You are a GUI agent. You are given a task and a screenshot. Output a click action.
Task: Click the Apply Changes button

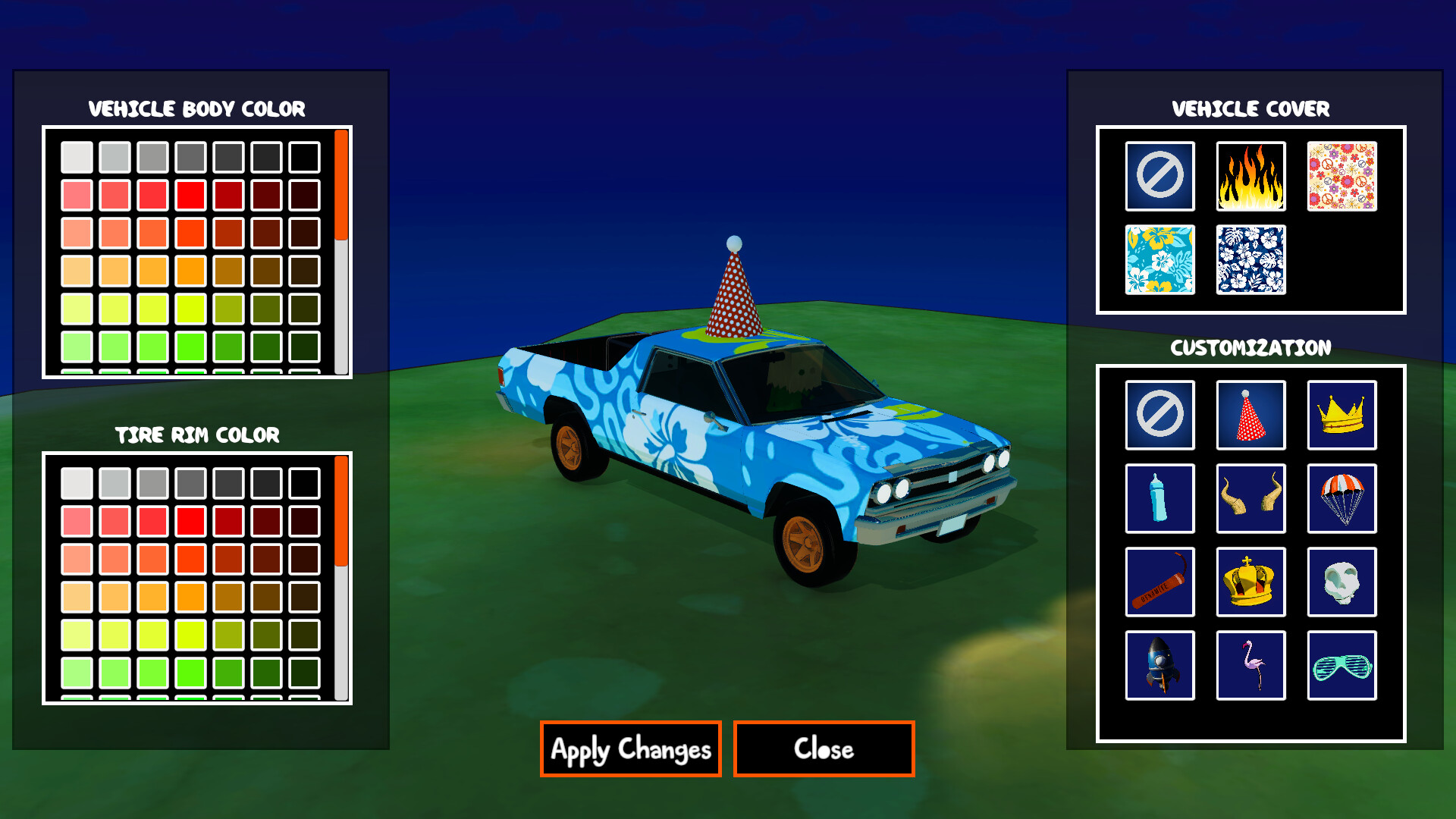coord(630,749)
